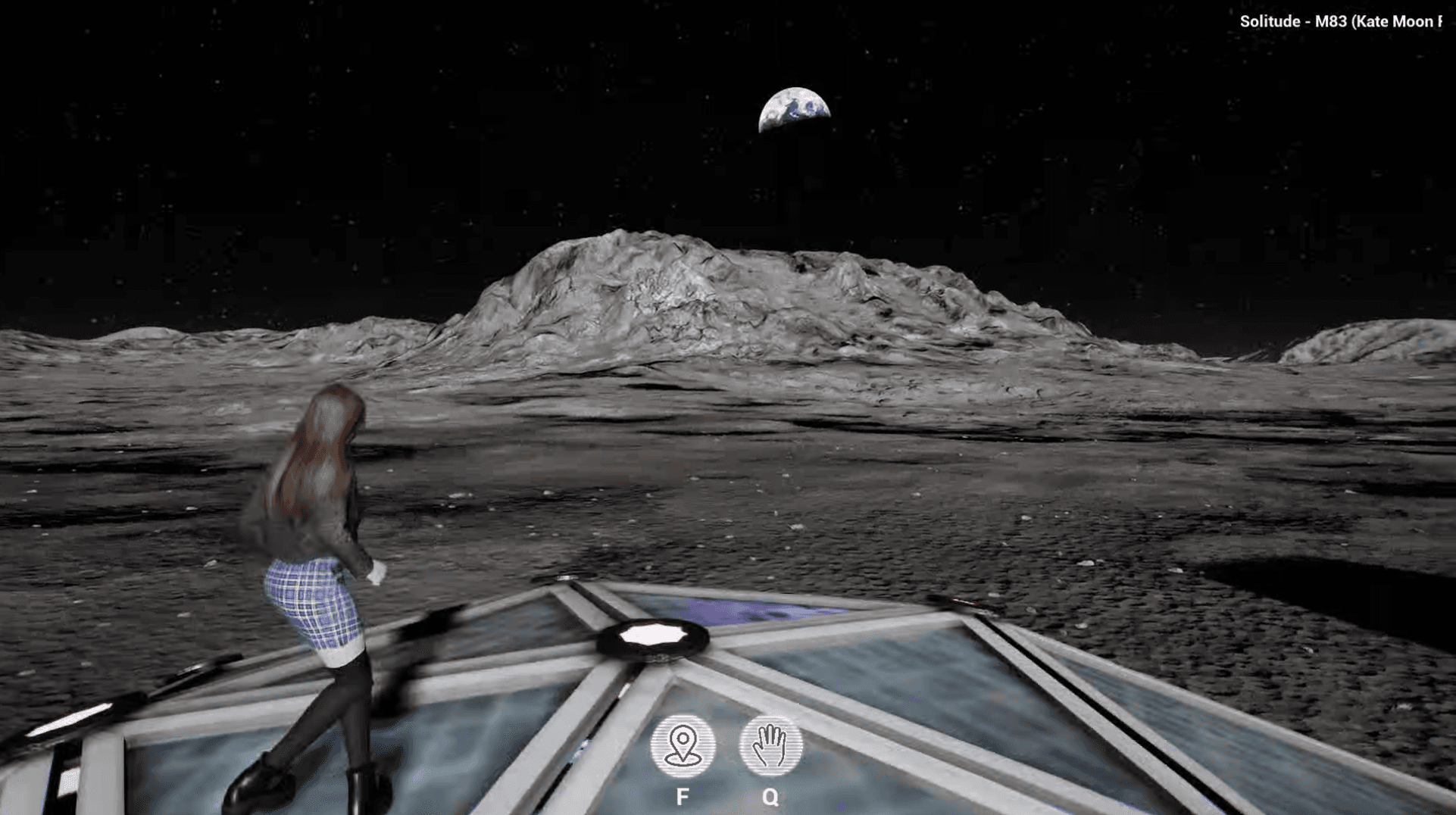Open the location pin teleport icon
This screenshot has height=815, width=1456.
pyautogui.click(x=683, y=746)
